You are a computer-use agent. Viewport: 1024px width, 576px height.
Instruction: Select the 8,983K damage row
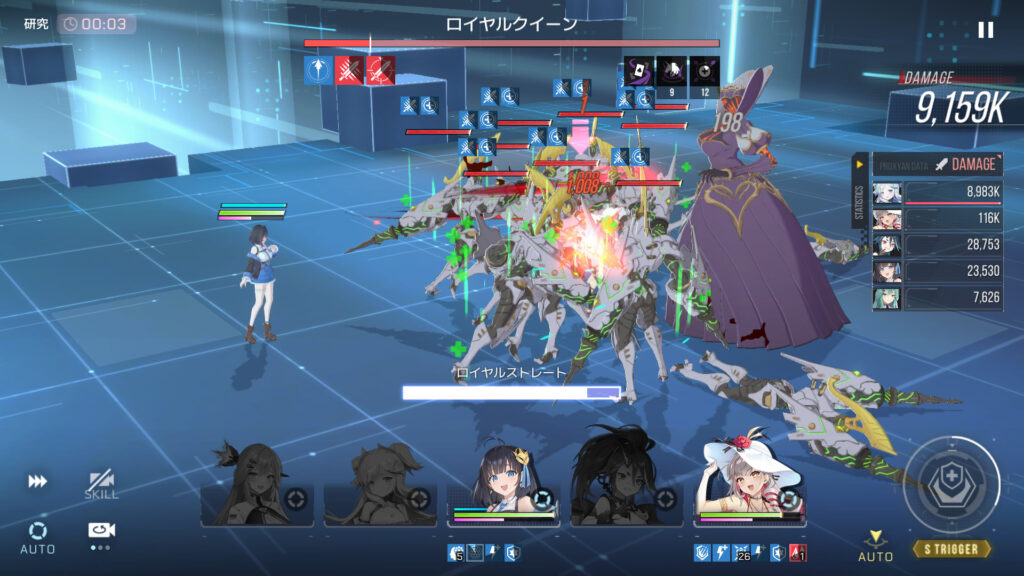point(937,193)
